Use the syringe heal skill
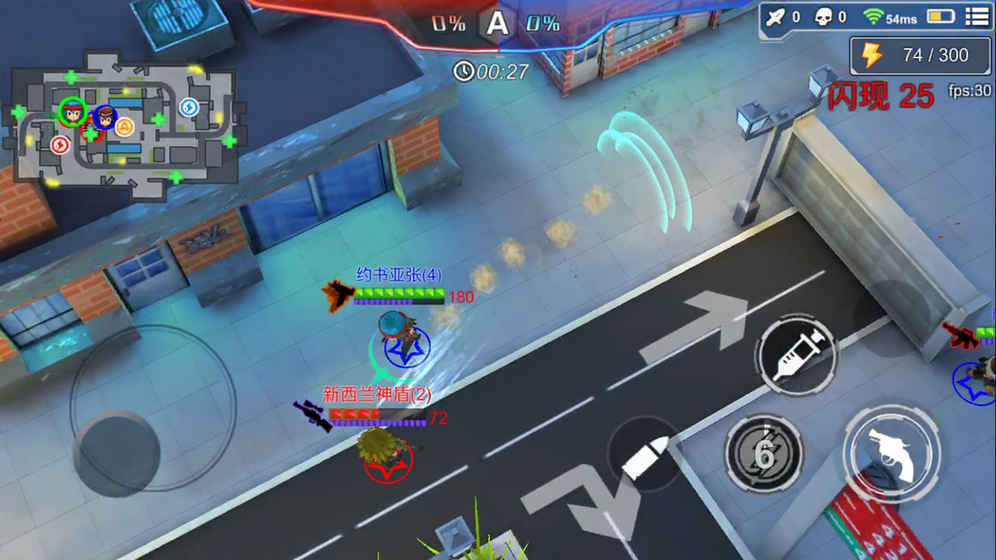 click(795, 353)
